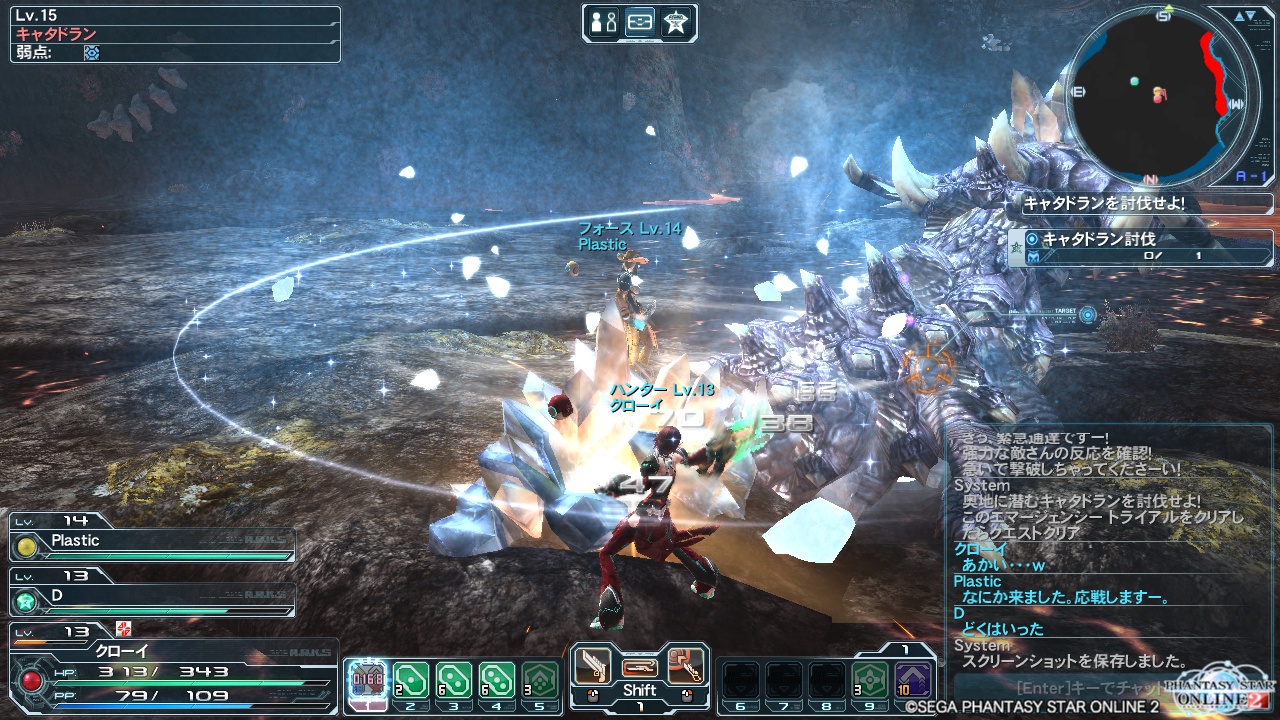Select the キャタドラン討伐 quest objective tracker
Viewport: 1280px width, 720px height.
point(1140,247)
